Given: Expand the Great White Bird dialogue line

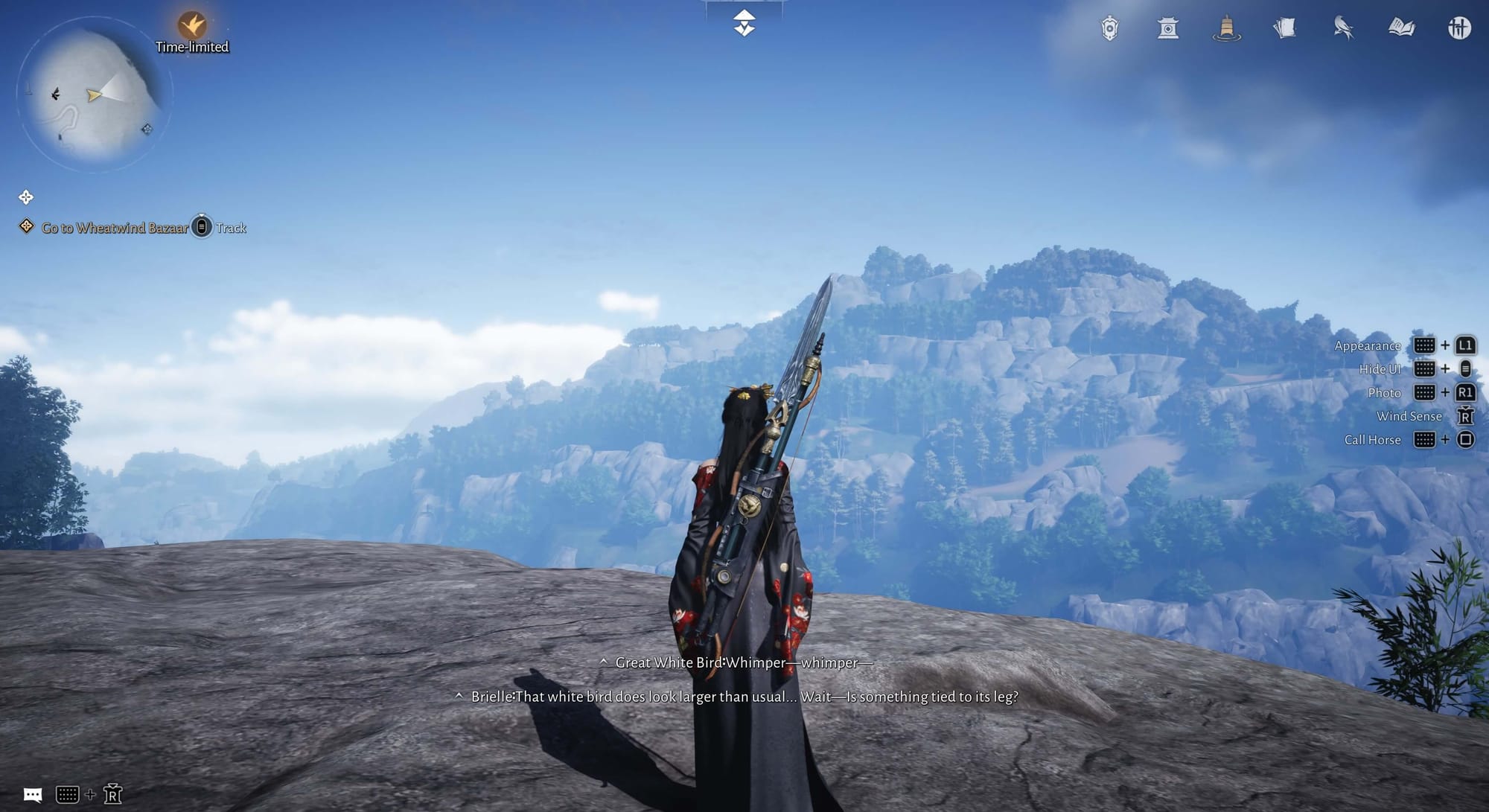Looking at the screenshot, I should (x=604, y=662).
